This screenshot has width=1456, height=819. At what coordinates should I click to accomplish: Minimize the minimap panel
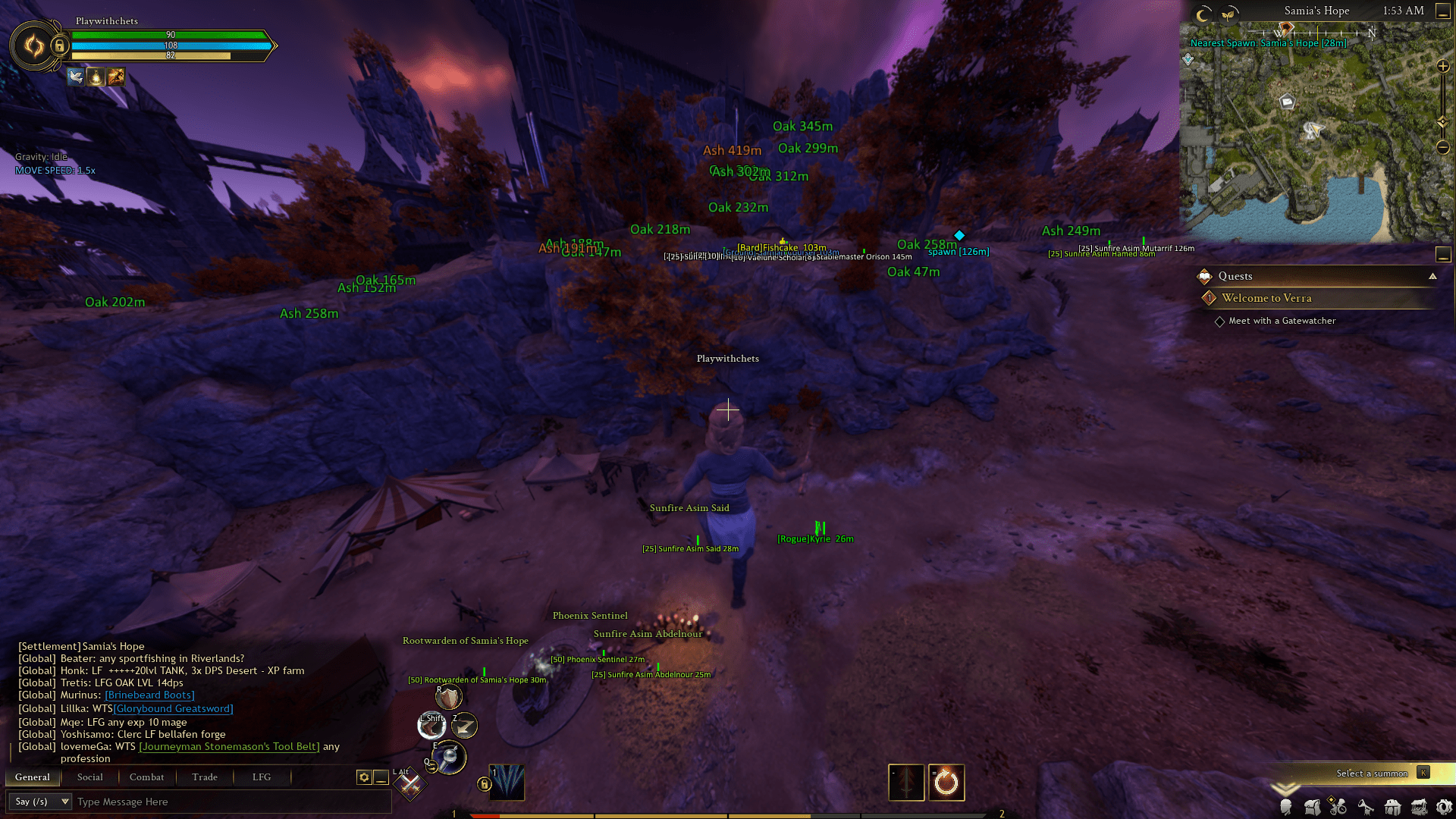pos(1442,11)
